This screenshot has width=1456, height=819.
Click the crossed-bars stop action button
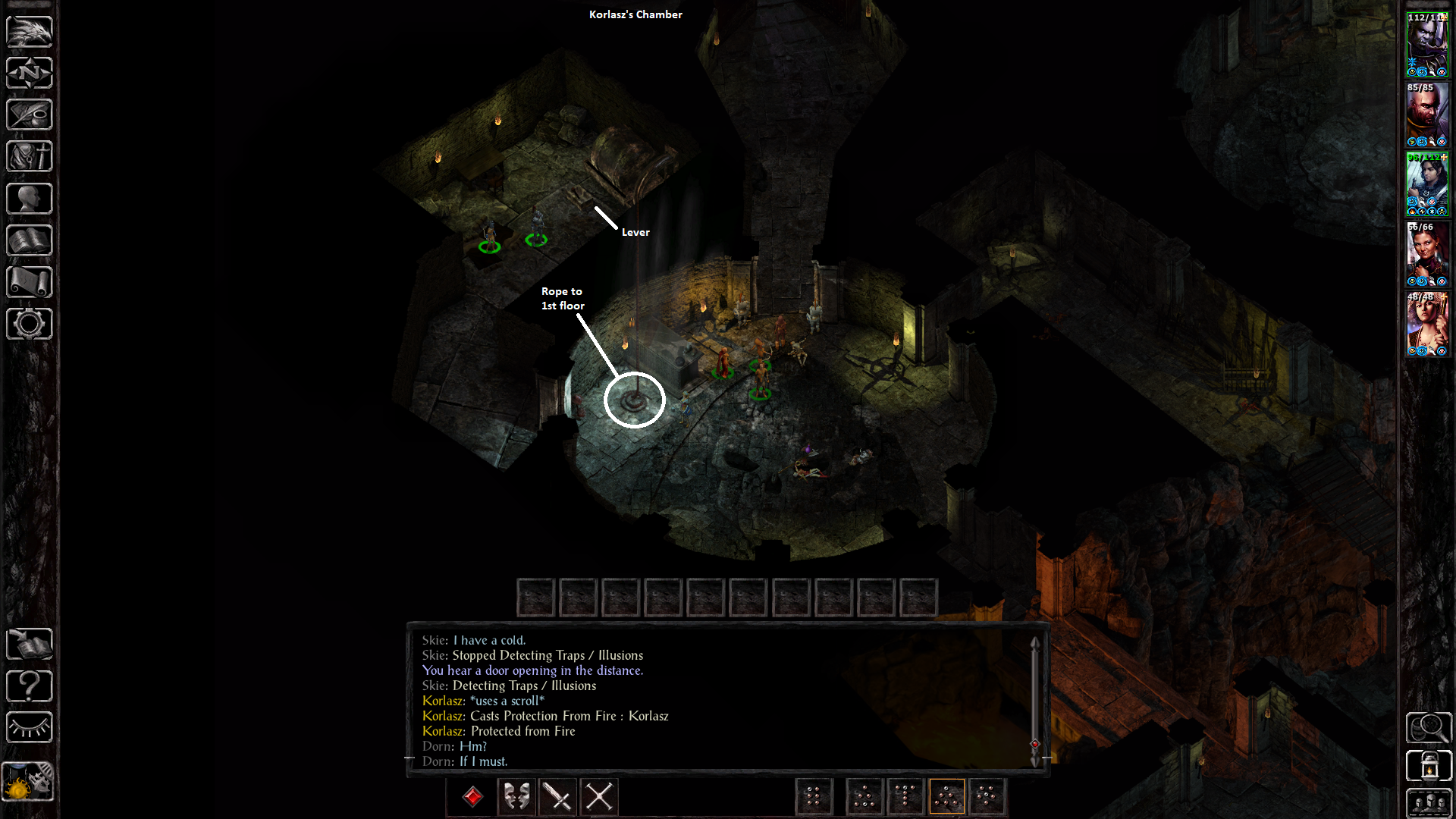coord(599,797)
